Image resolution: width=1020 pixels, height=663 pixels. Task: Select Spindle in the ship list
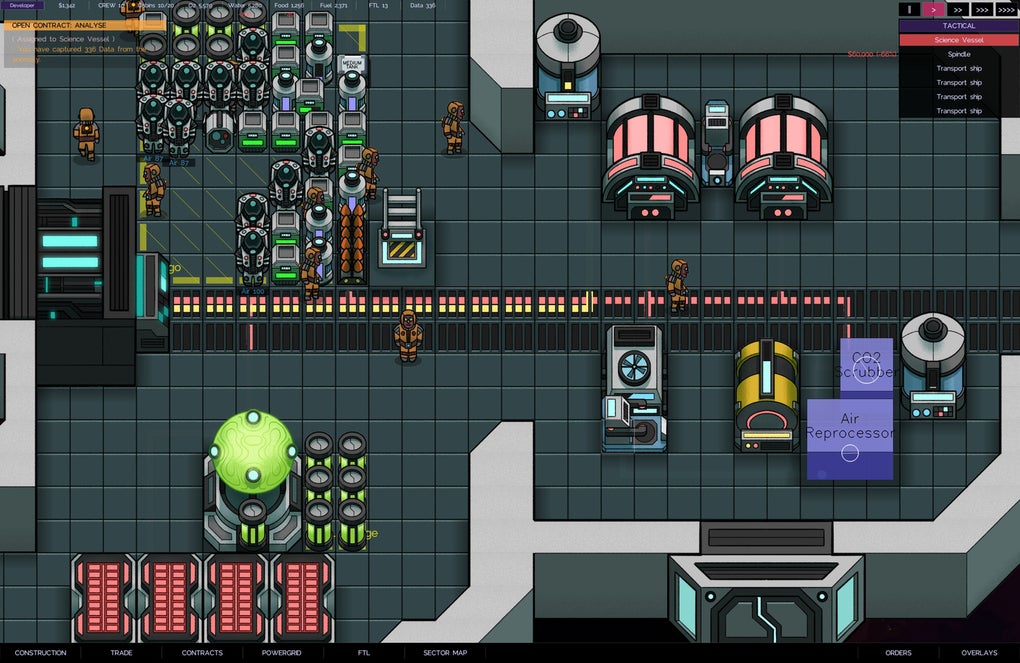(958, 54)
